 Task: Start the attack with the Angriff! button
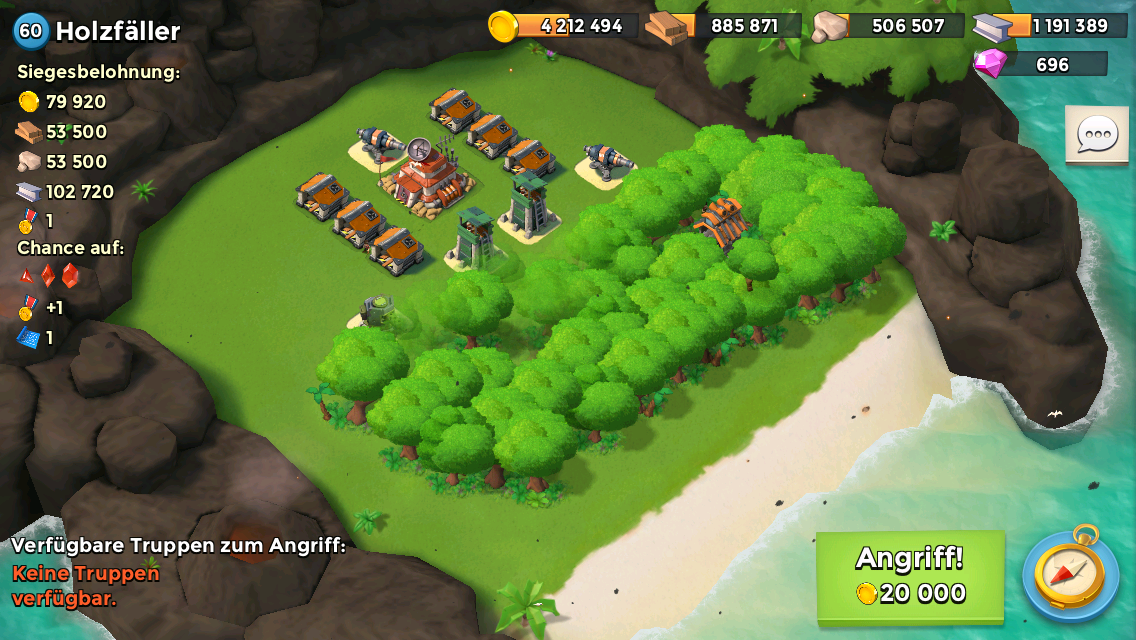pyautogui.click(x=910, y=576)
